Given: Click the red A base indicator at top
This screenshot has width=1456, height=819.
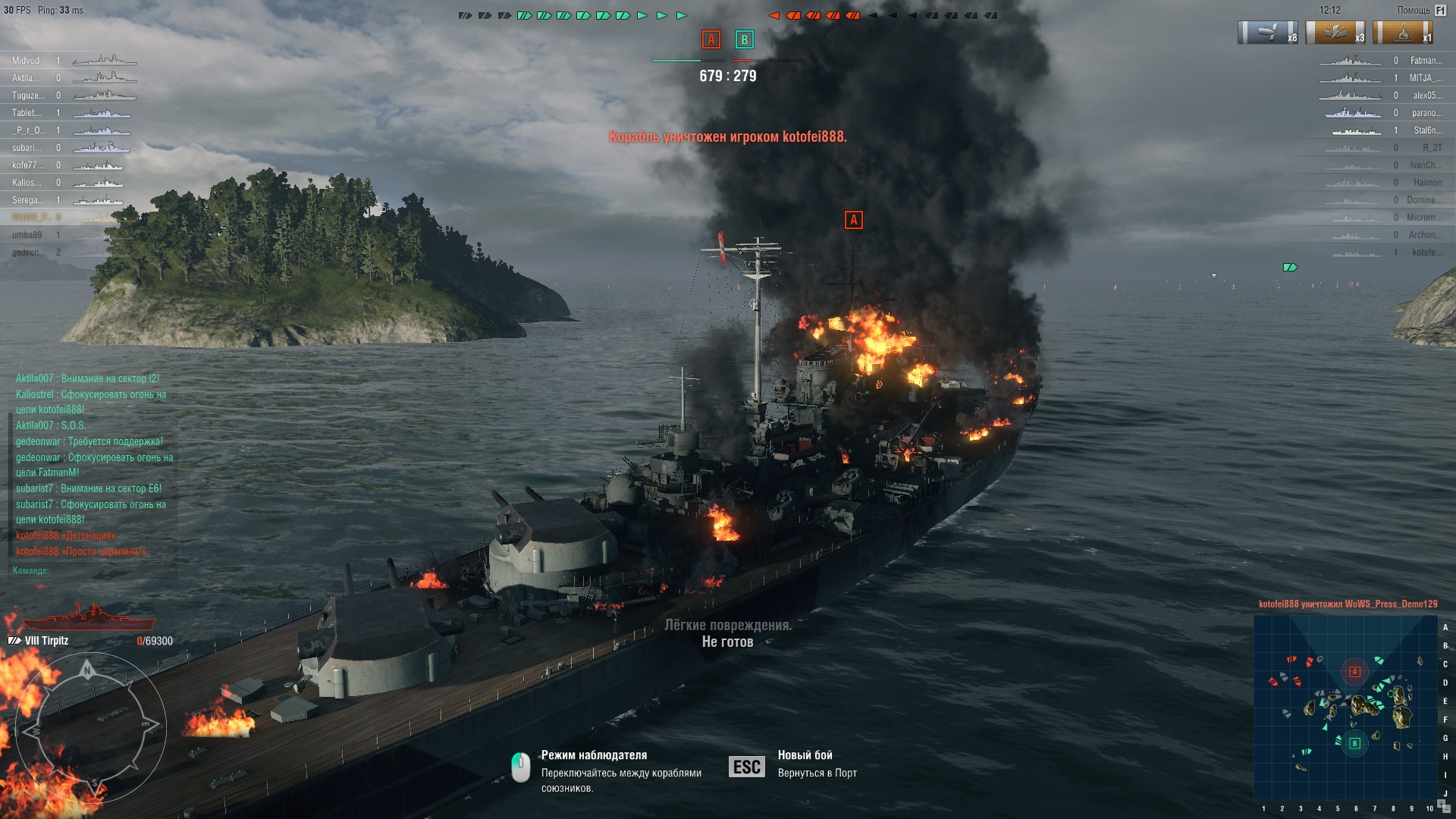Looking at the screenshot, I should pos(711,39).
